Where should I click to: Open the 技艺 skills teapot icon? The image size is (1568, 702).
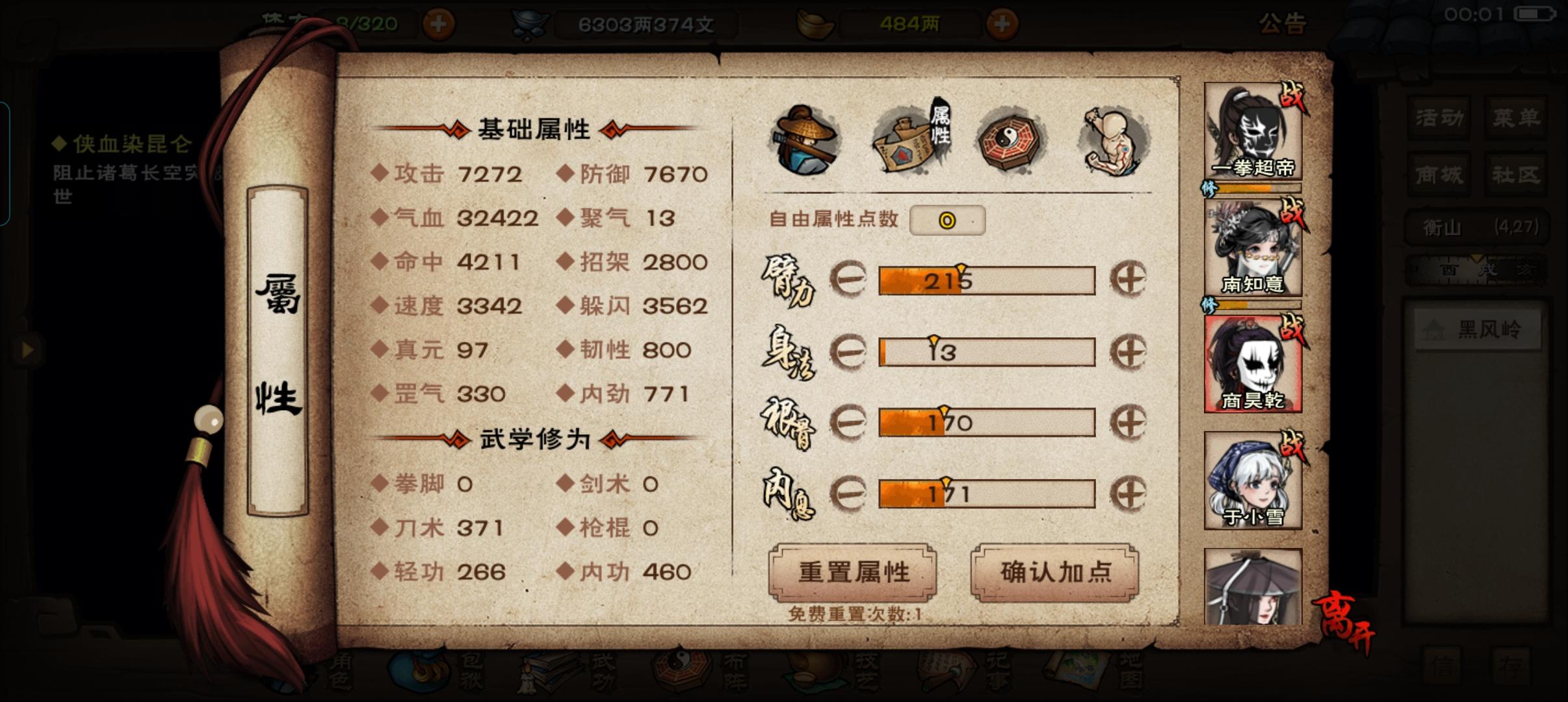[816, 673]
